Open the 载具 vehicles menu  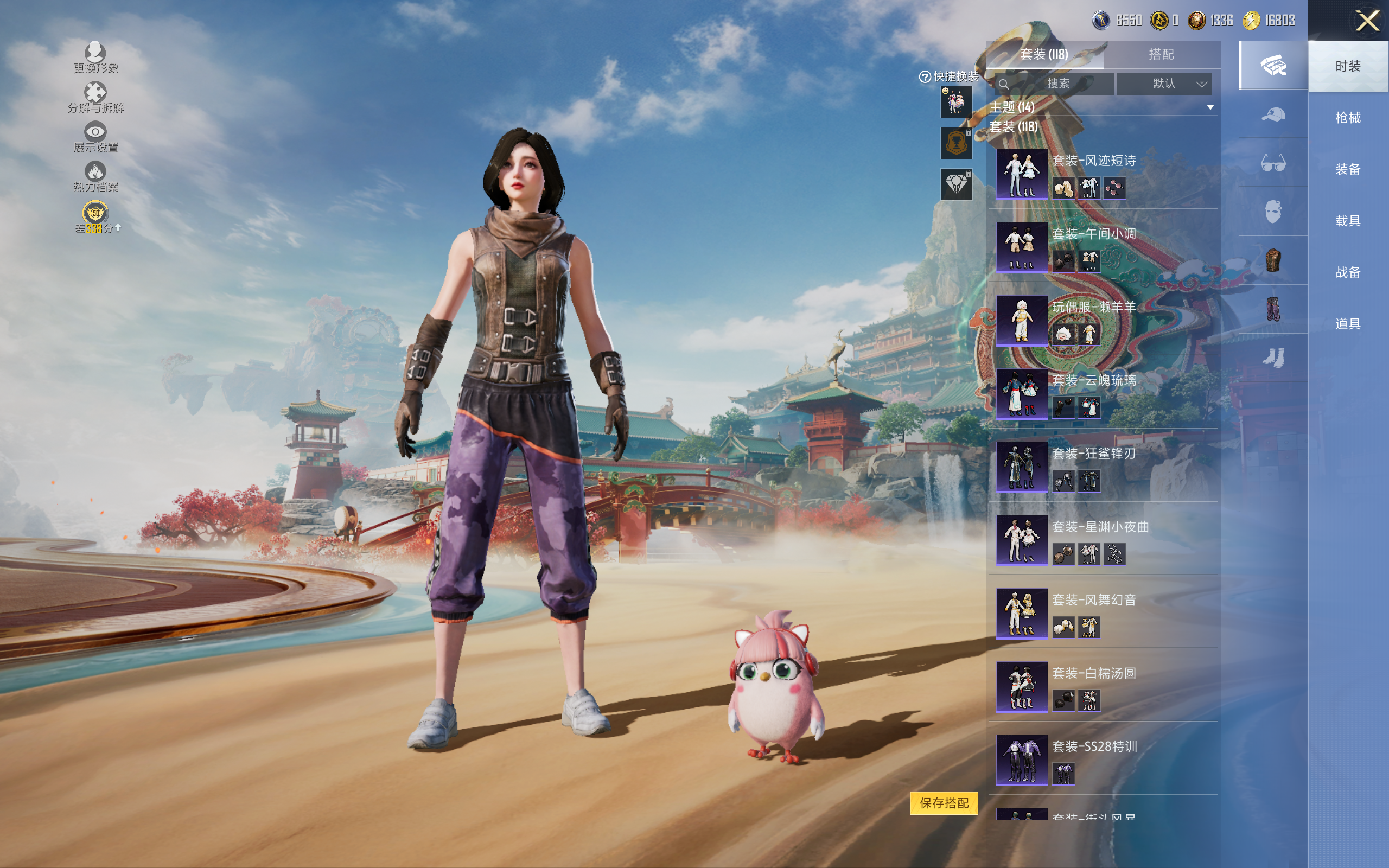1348,221
